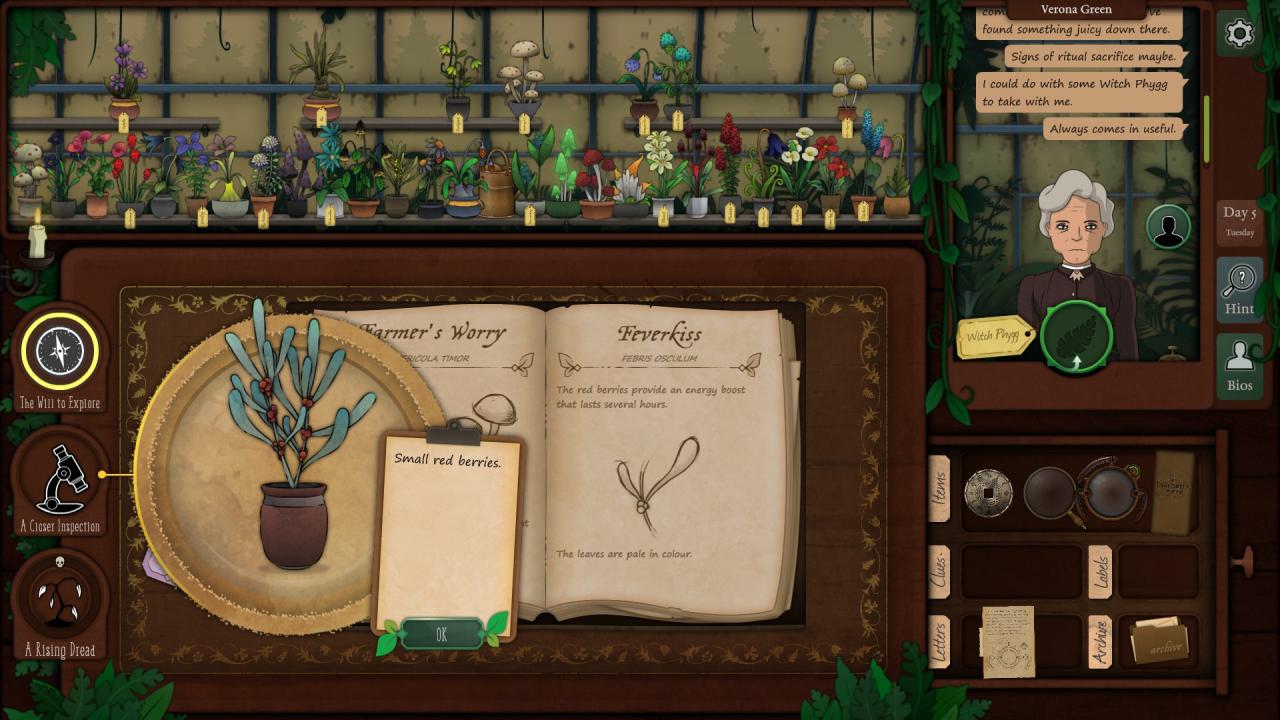The image size is (1280, 720).
Task: Pick up the square-holed coin item
Action: pyautogui.click(x=988, y=493)
